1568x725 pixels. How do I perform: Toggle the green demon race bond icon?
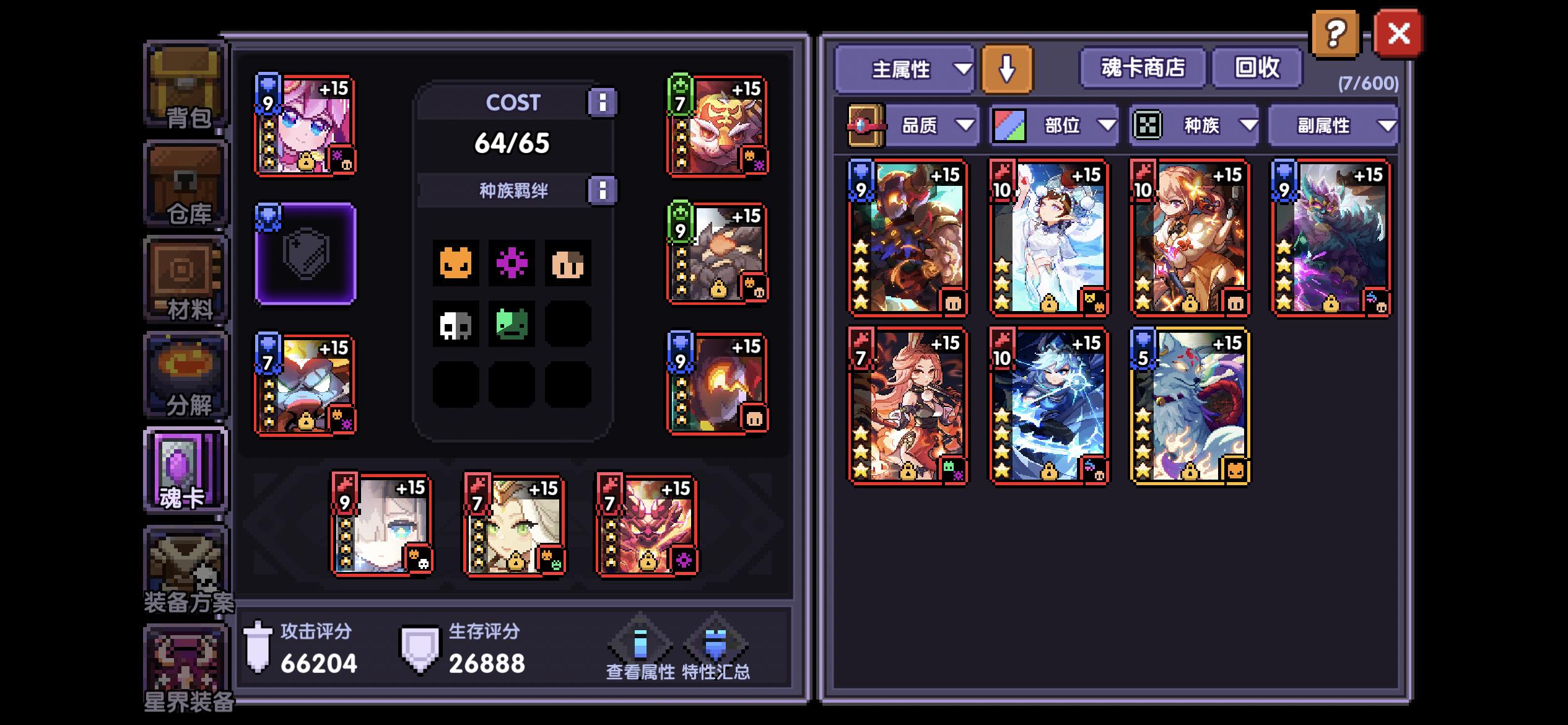pos(513,323)
